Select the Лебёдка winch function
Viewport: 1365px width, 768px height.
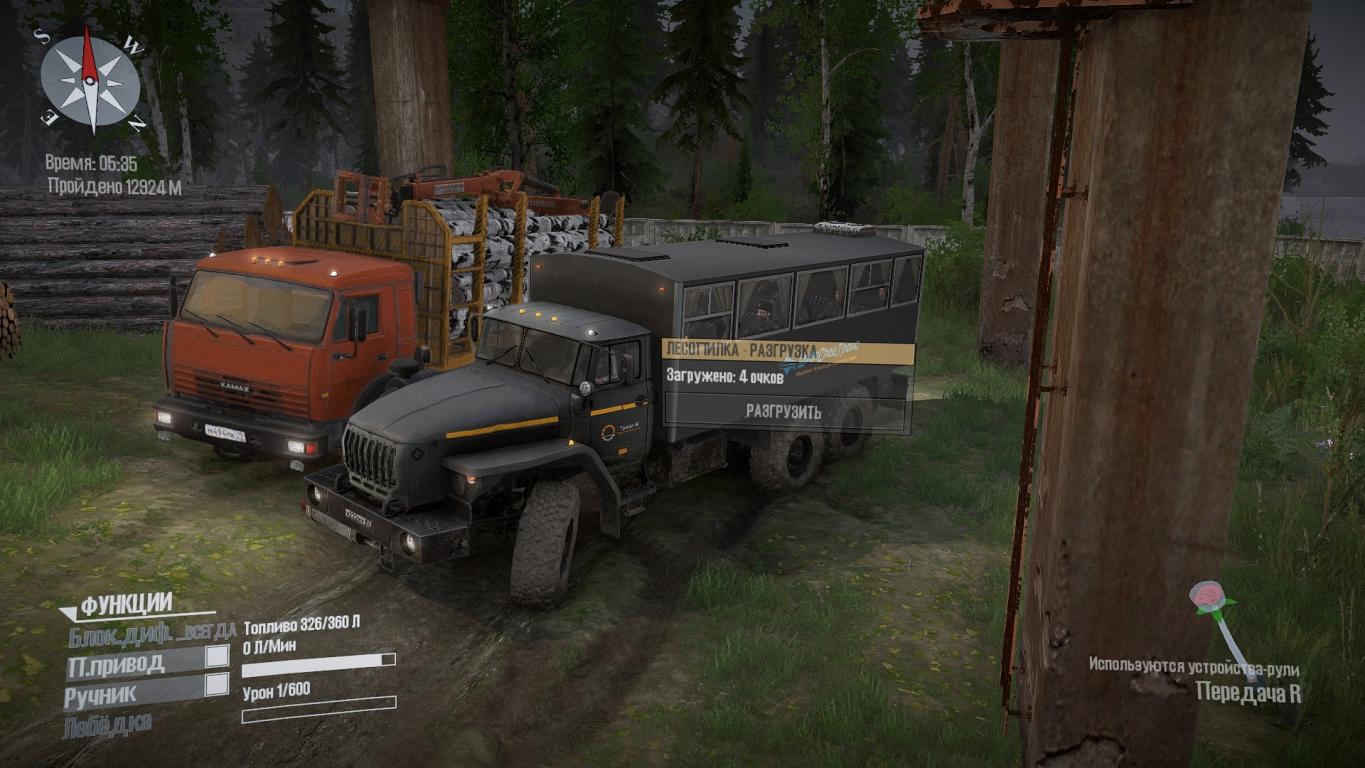(x=108, y=725)
